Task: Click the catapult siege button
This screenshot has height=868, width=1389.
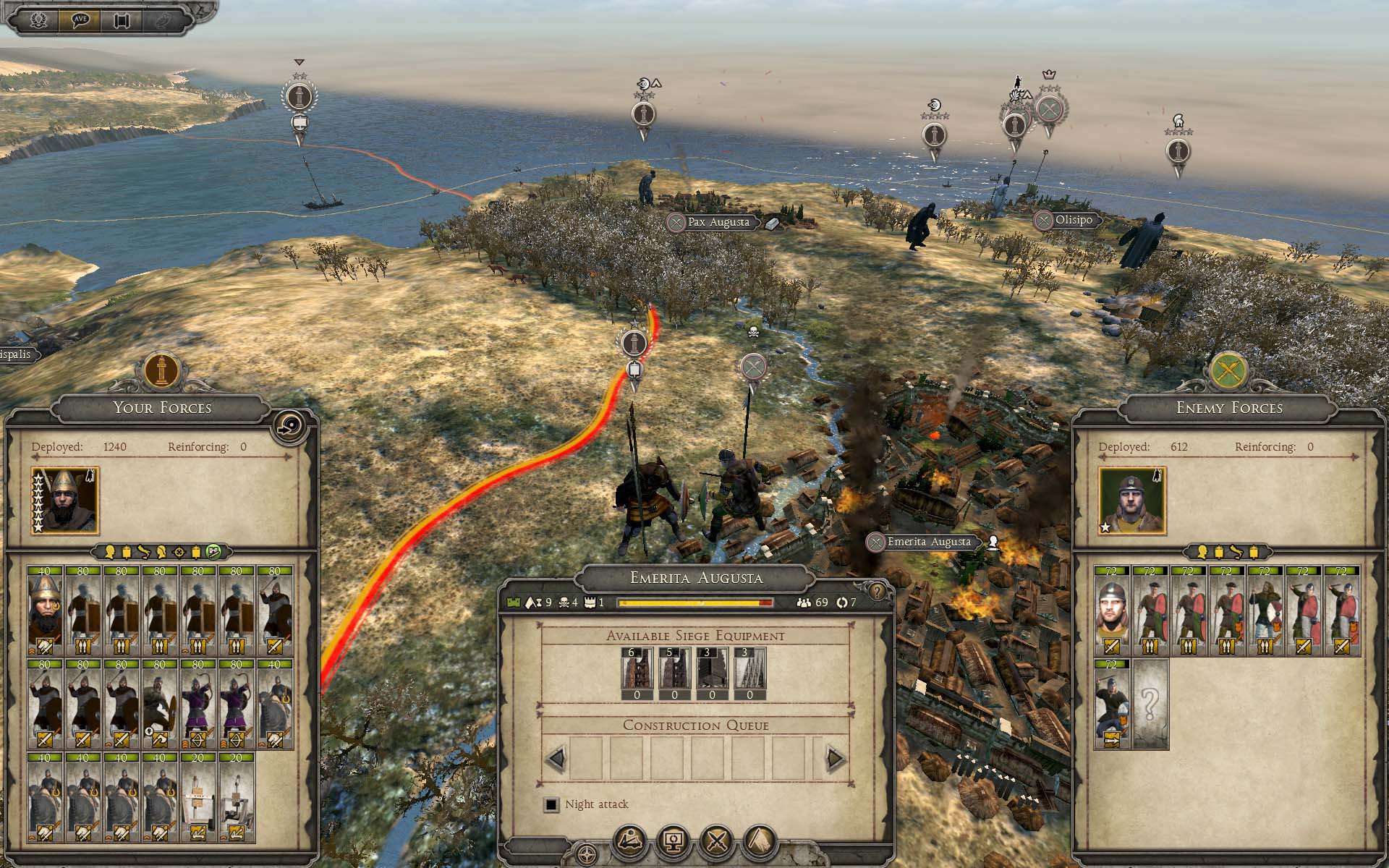Action: pos(630,841)
